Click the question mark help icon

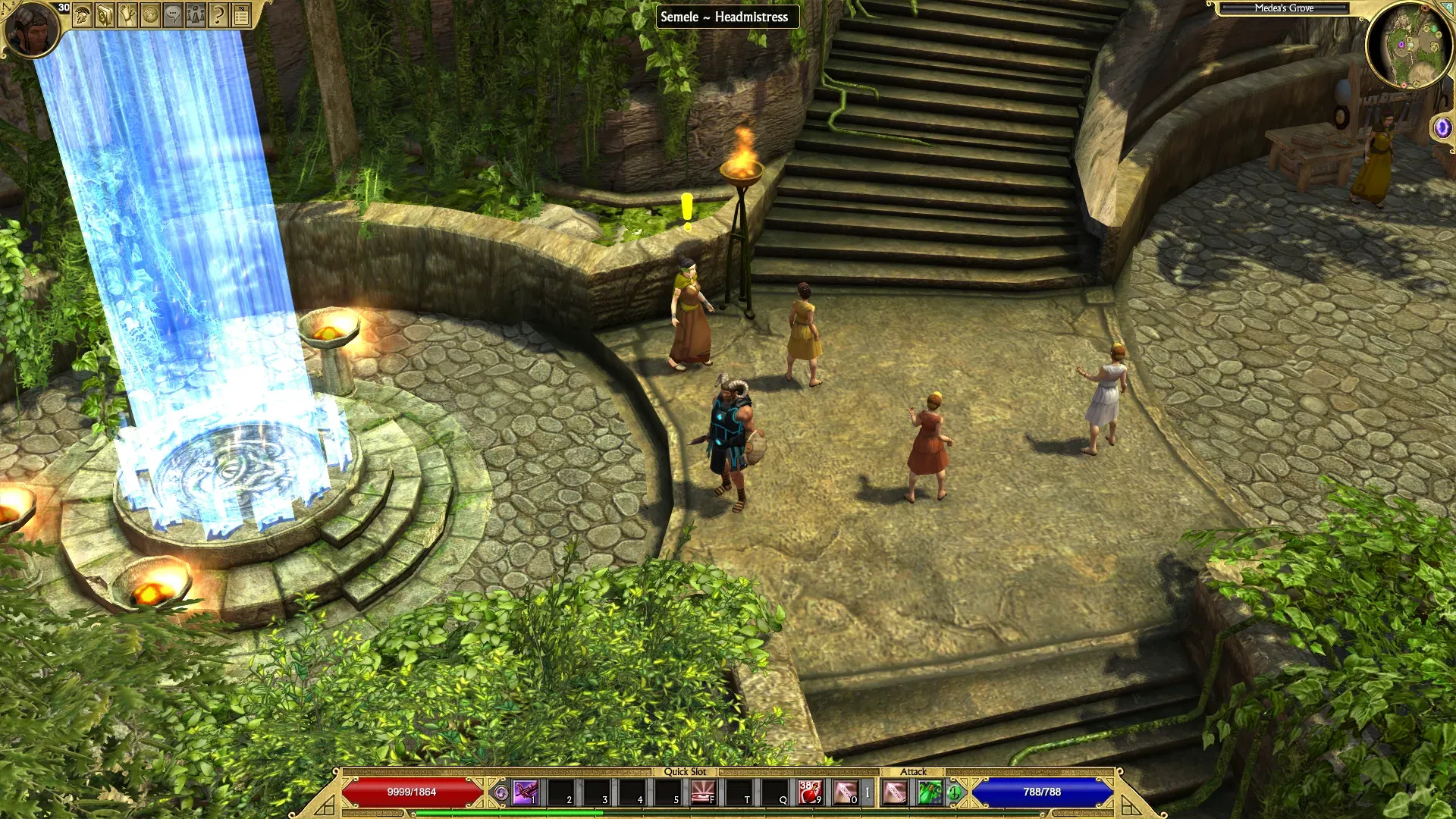point(218,15)
